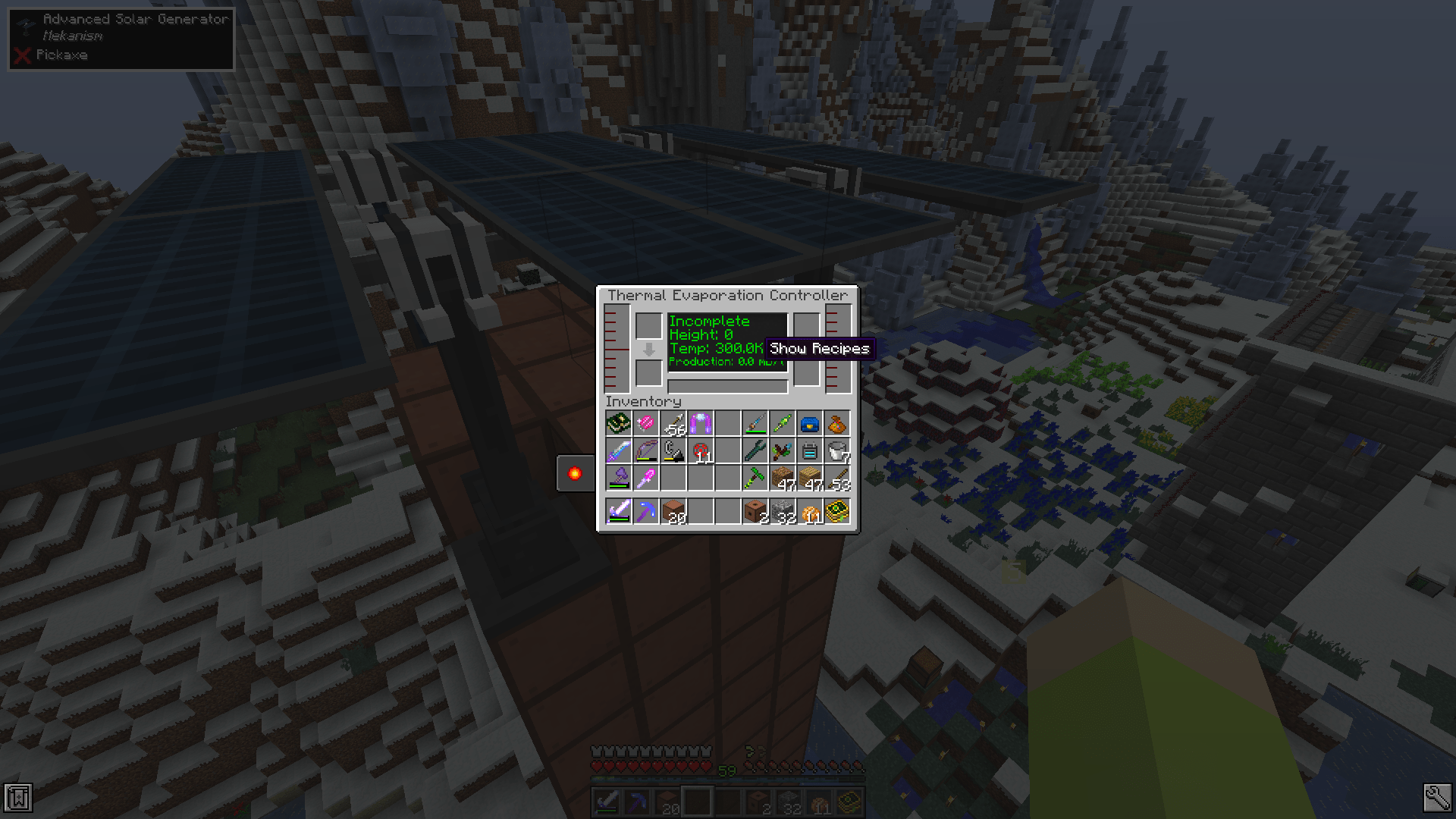This screenshot has height=819, width=1456.
Task: Select the stack of 53 sticks
Action: [x=838, y=479]
